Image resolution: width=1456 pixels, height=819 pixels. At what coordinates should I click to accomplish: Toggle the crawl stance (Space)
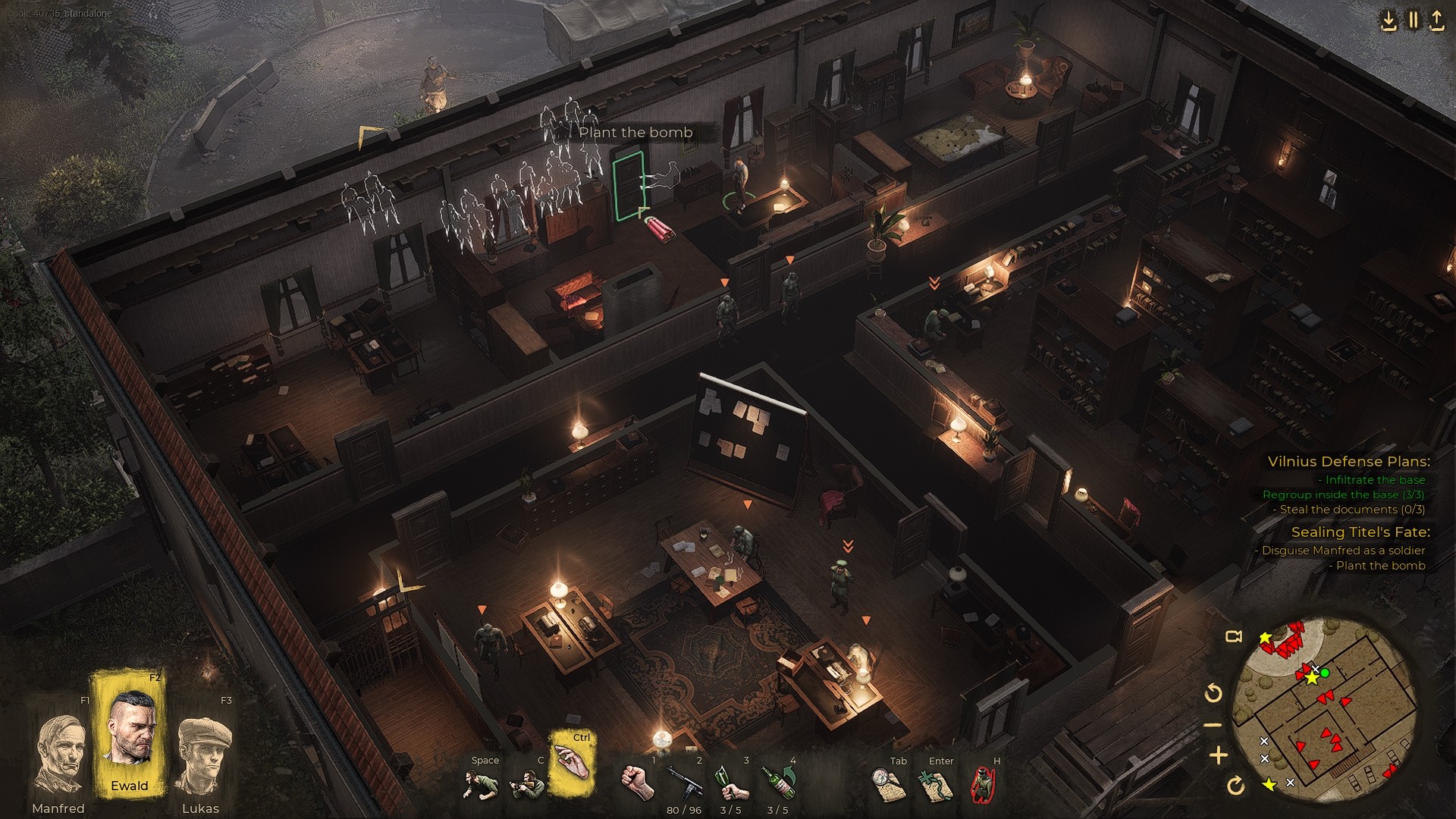point(481,783)
